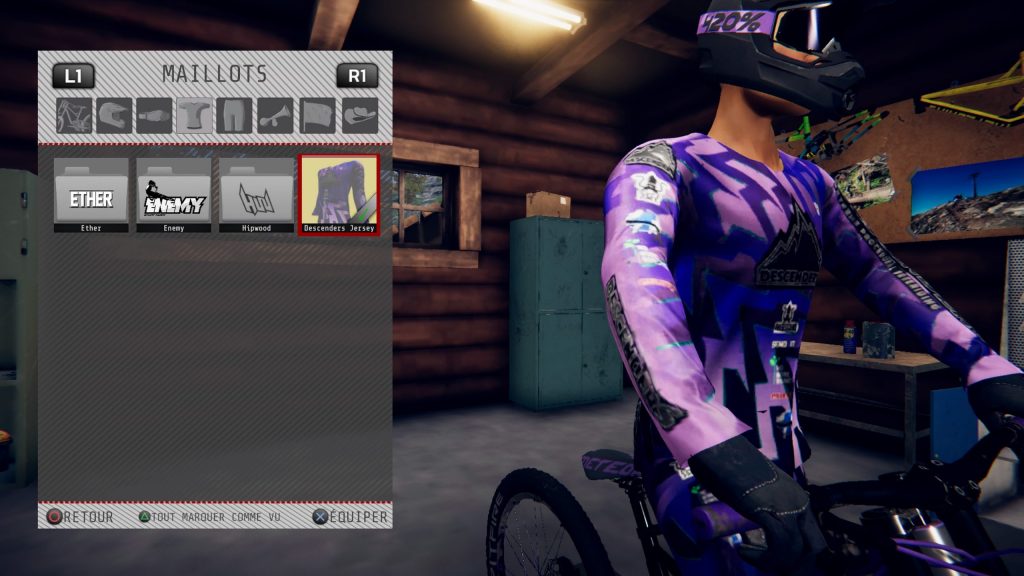1024x576 pixels.
Task: Switch to the pants category tab
Action: coord(234,115)
